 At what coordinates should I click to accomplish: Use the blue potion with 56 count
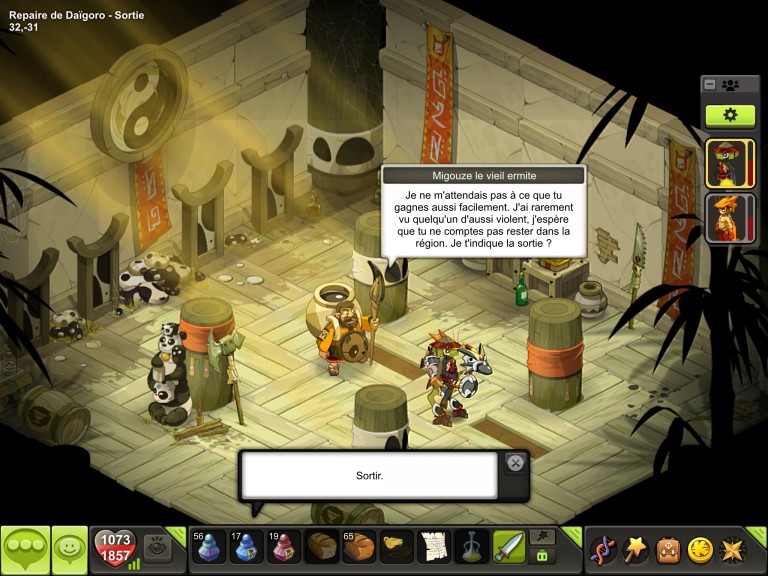tap(210, 548)
